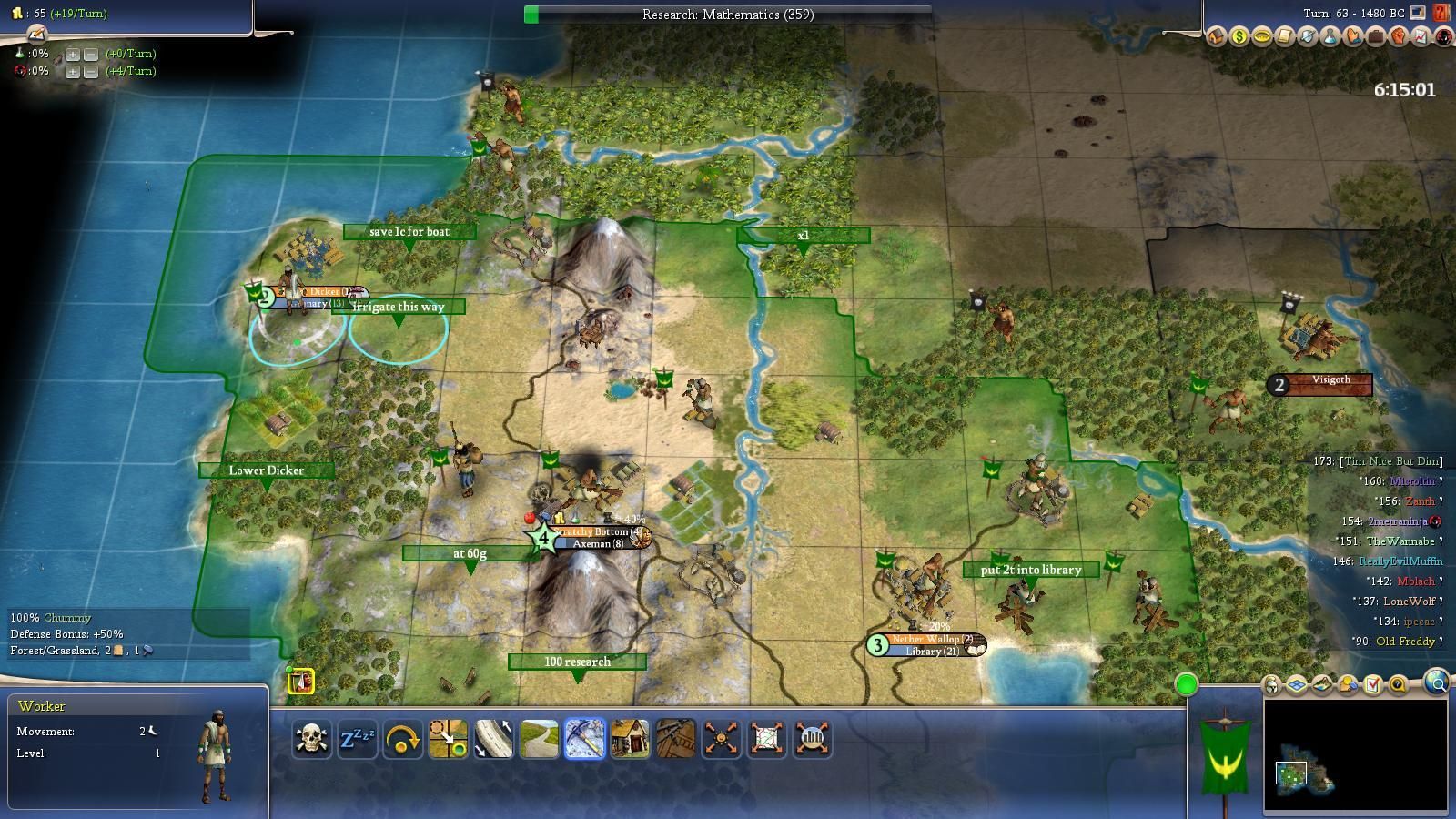The height and width of the screenshot is (819, 1456).
Task: Open the financial advisor dollar icon
Action: 1239,37
